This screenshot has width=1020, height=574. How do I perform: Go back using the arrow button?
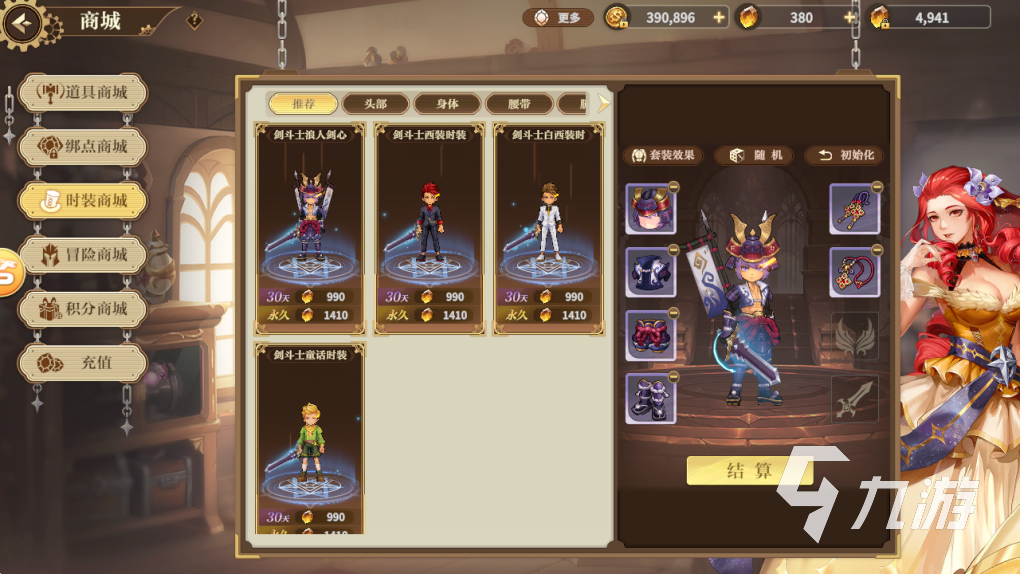coord(22,22)
